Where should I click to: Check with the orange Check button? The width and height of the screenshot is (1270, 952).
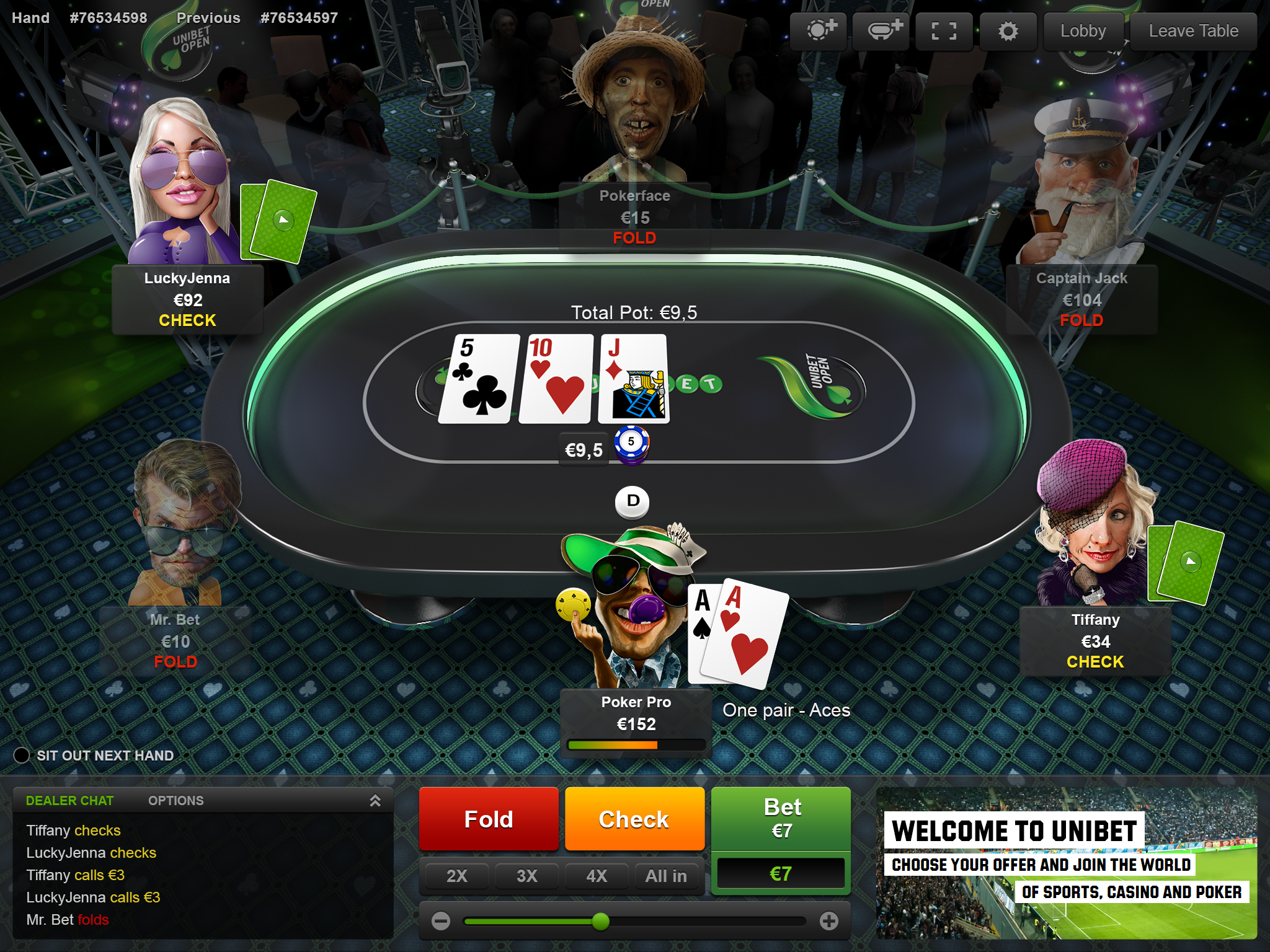pos(634,819)
